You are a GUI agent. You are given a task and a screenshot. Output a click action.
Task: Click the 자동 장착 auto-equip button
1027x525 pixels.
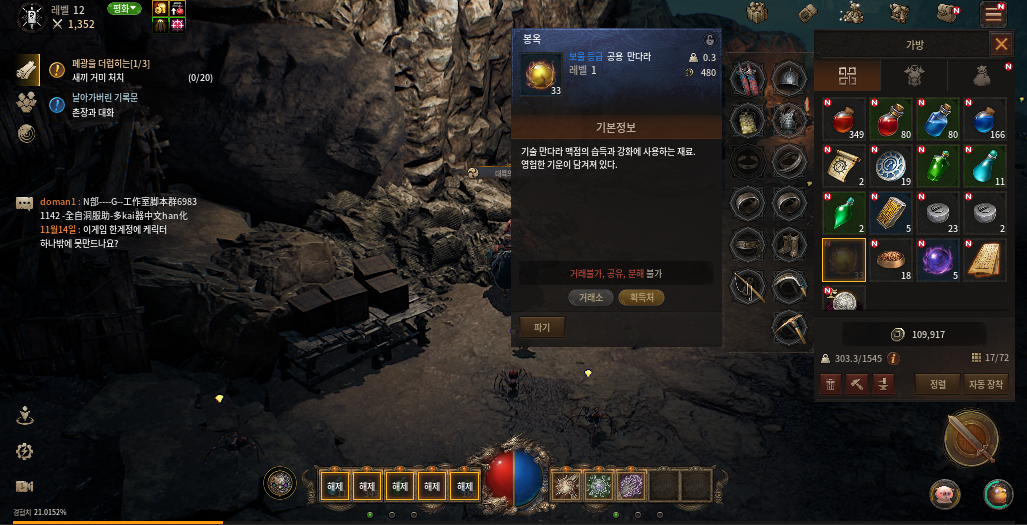tap(985, 383)
